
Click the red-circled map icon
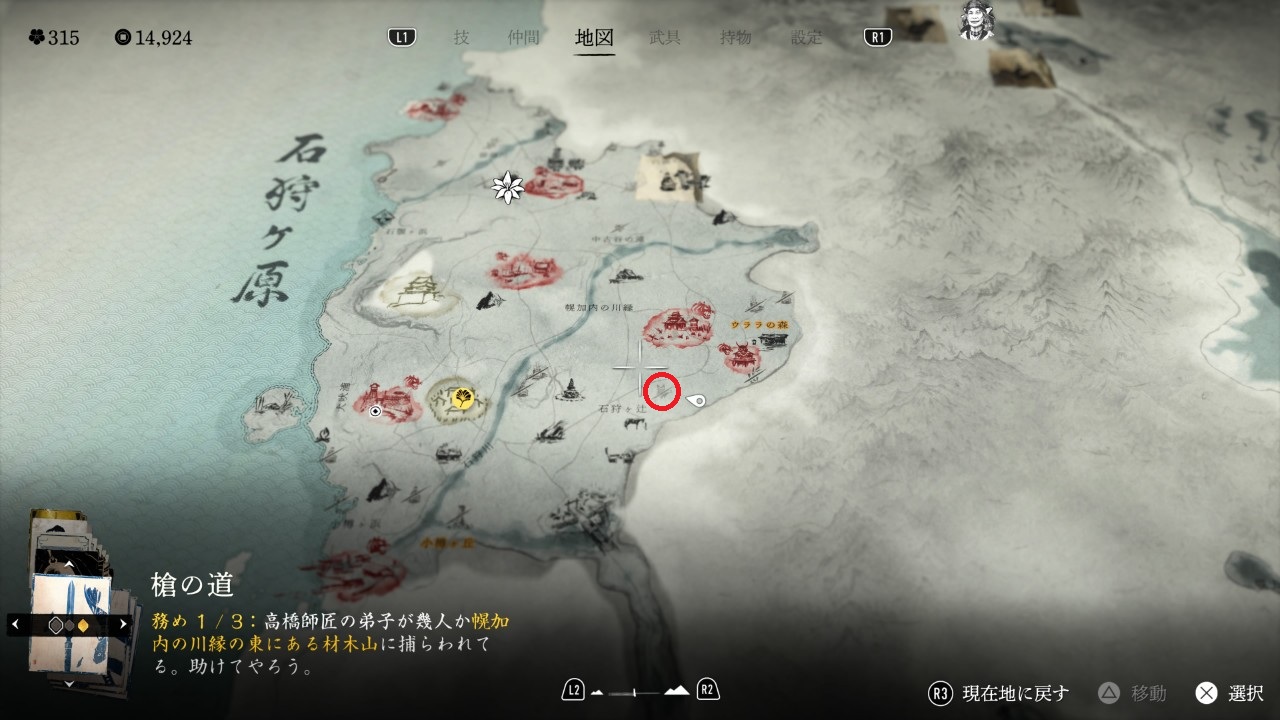661,392
